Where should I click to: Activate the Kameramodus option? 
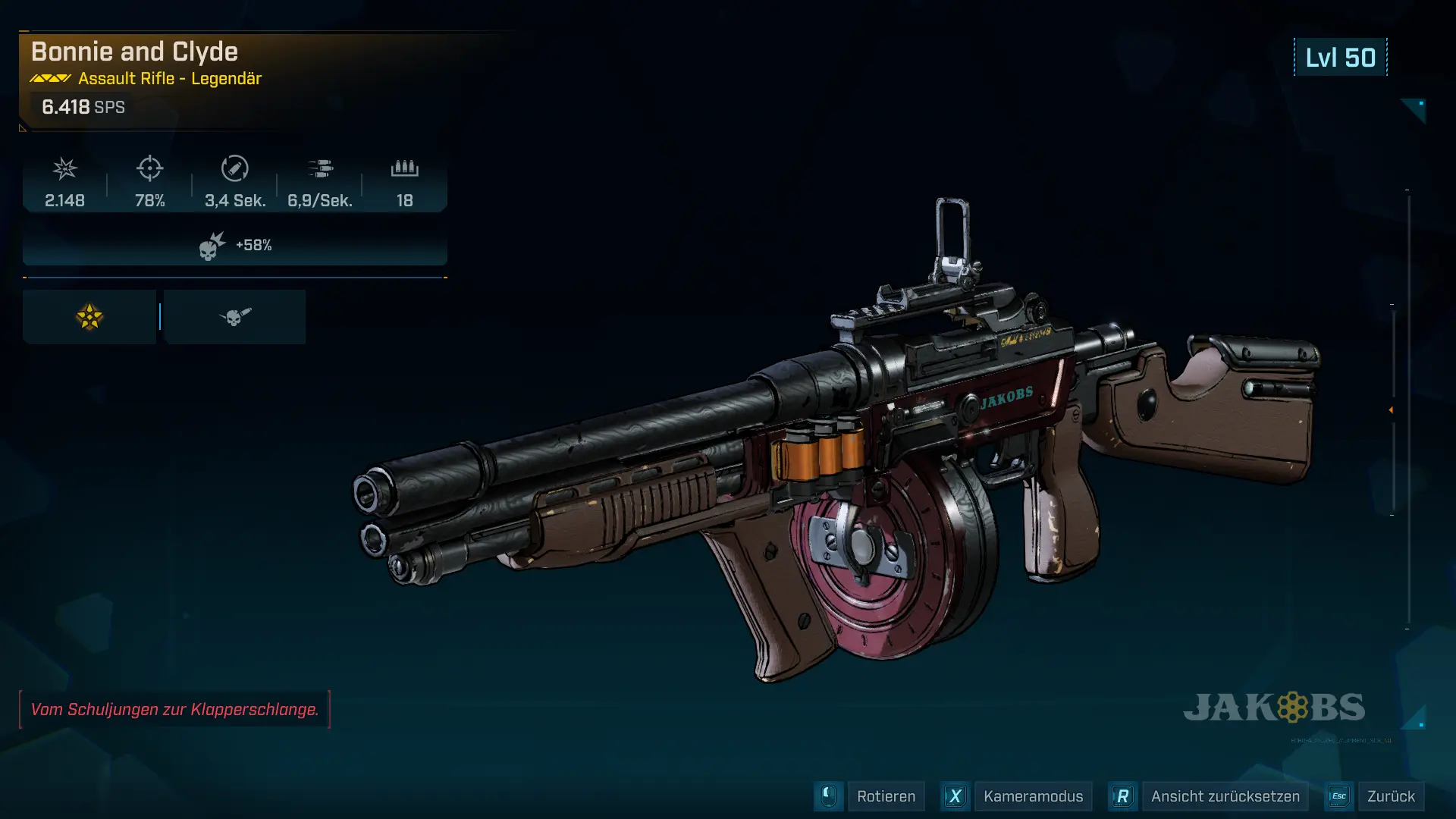click(1032, 796)
